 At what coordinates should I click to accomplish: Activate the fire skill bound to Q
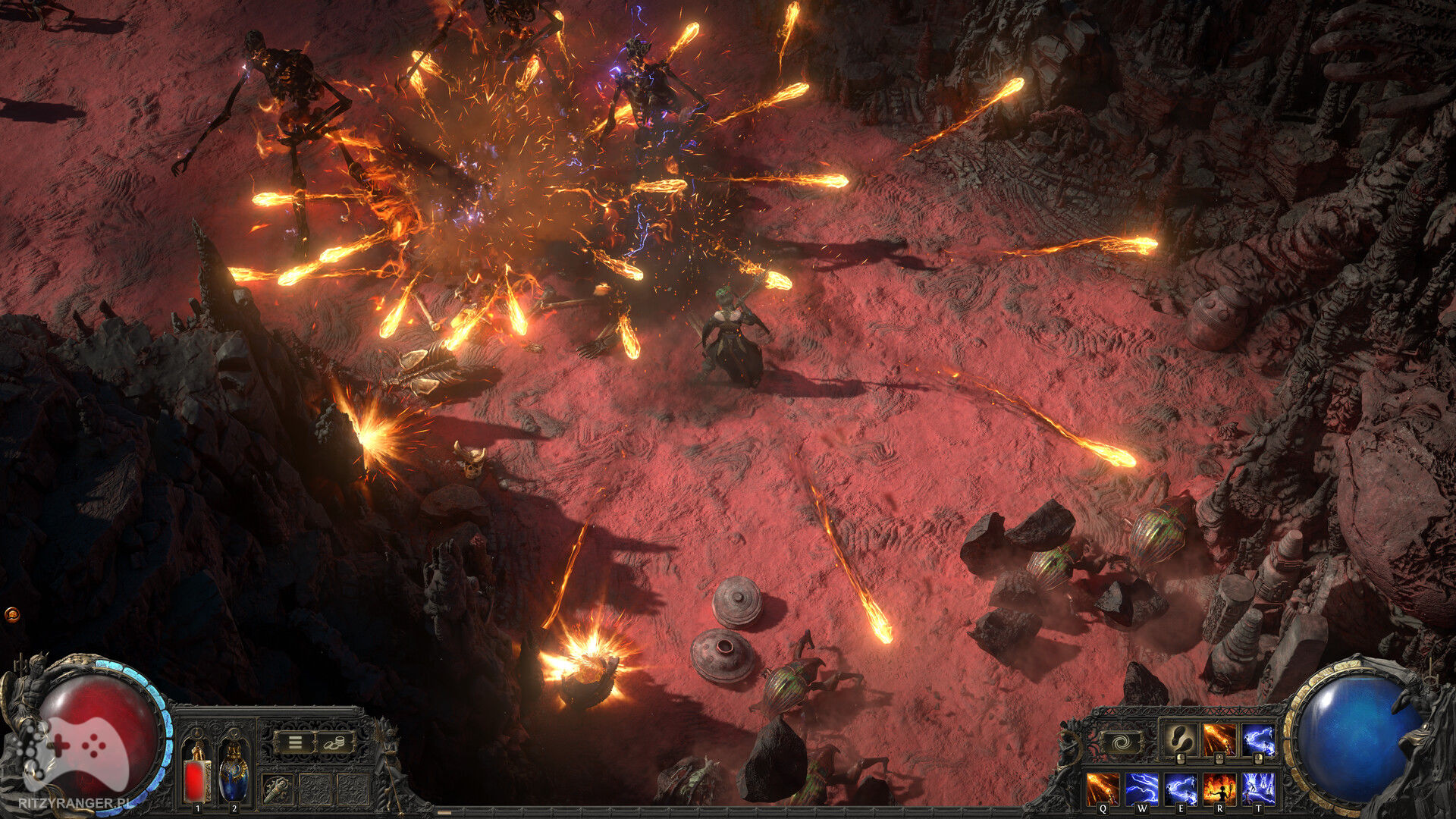(x=1102, y=789)
